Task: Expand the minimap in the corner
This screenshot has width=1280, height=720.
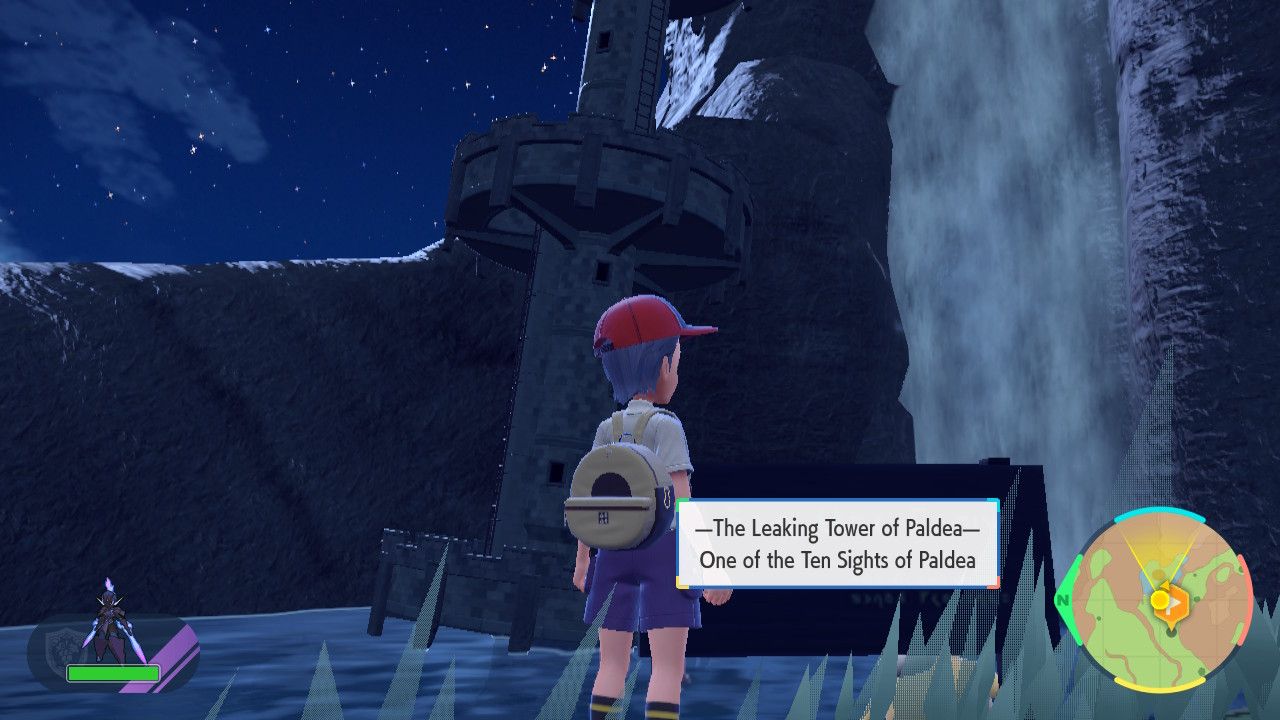Action: coord(1165,600)
